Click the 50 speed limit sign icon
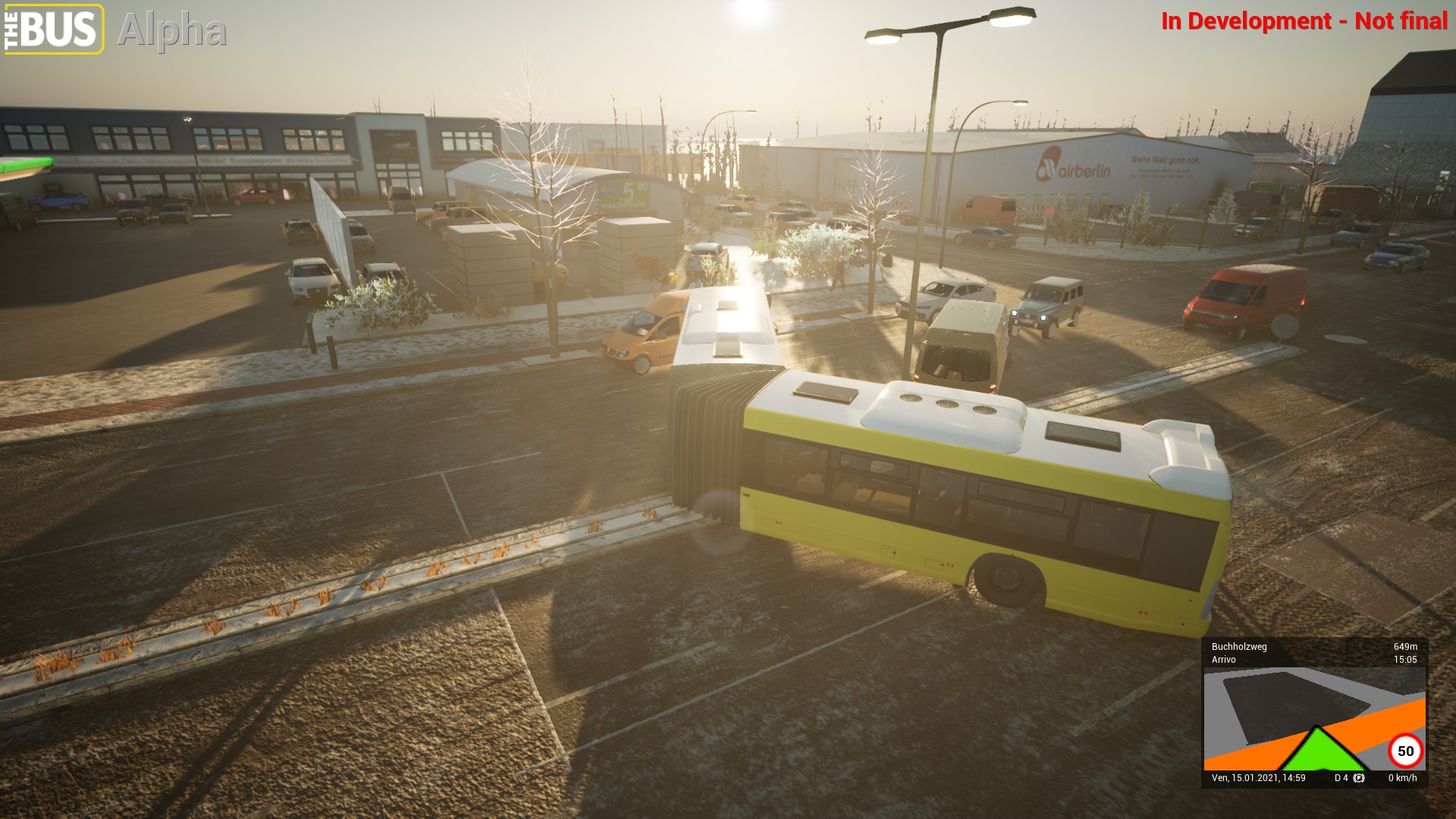This screenshot has width=1456, height=819. [1405, 751]
